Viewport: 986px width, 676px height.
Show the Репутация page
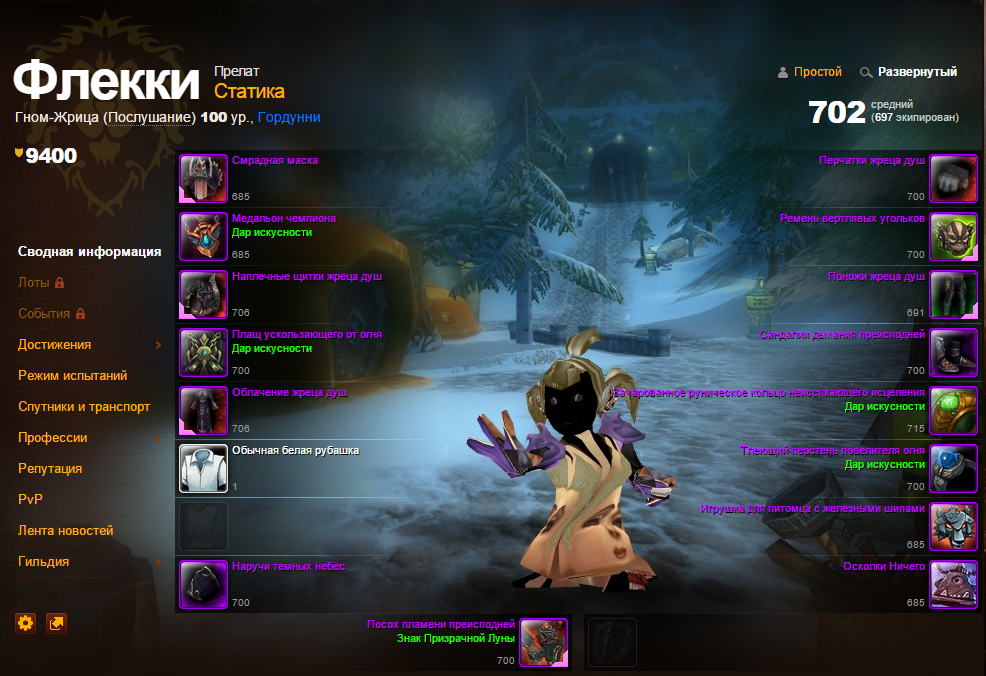[x=50, y=469]
